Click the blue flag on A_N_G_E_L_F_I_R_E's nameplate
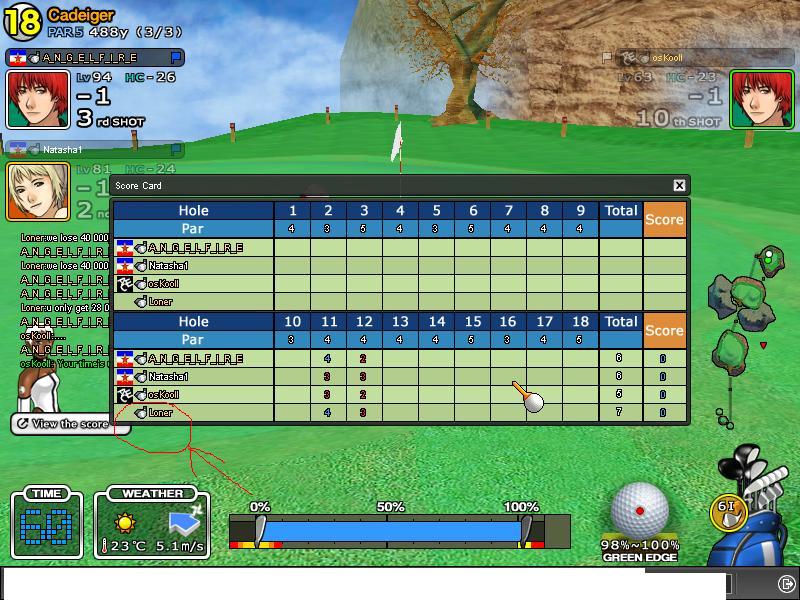This screenshot has width=800, height=600. tap(176, 58)
